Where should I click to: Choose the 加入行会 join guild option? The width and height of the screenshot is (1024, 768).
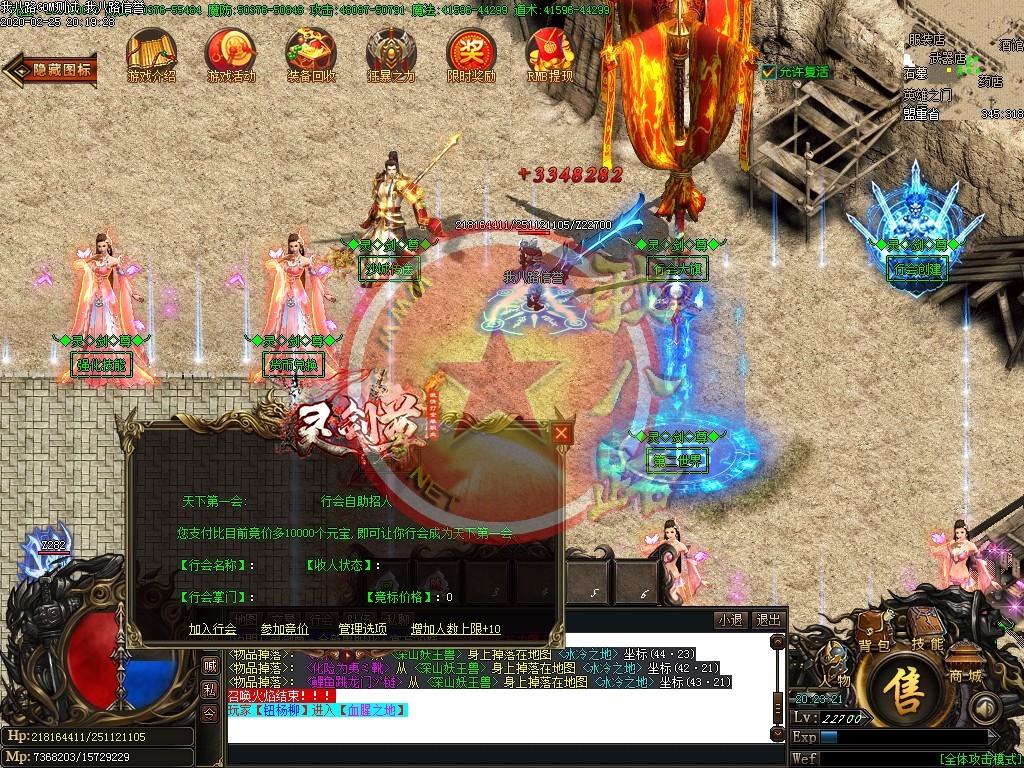(212, 629)
